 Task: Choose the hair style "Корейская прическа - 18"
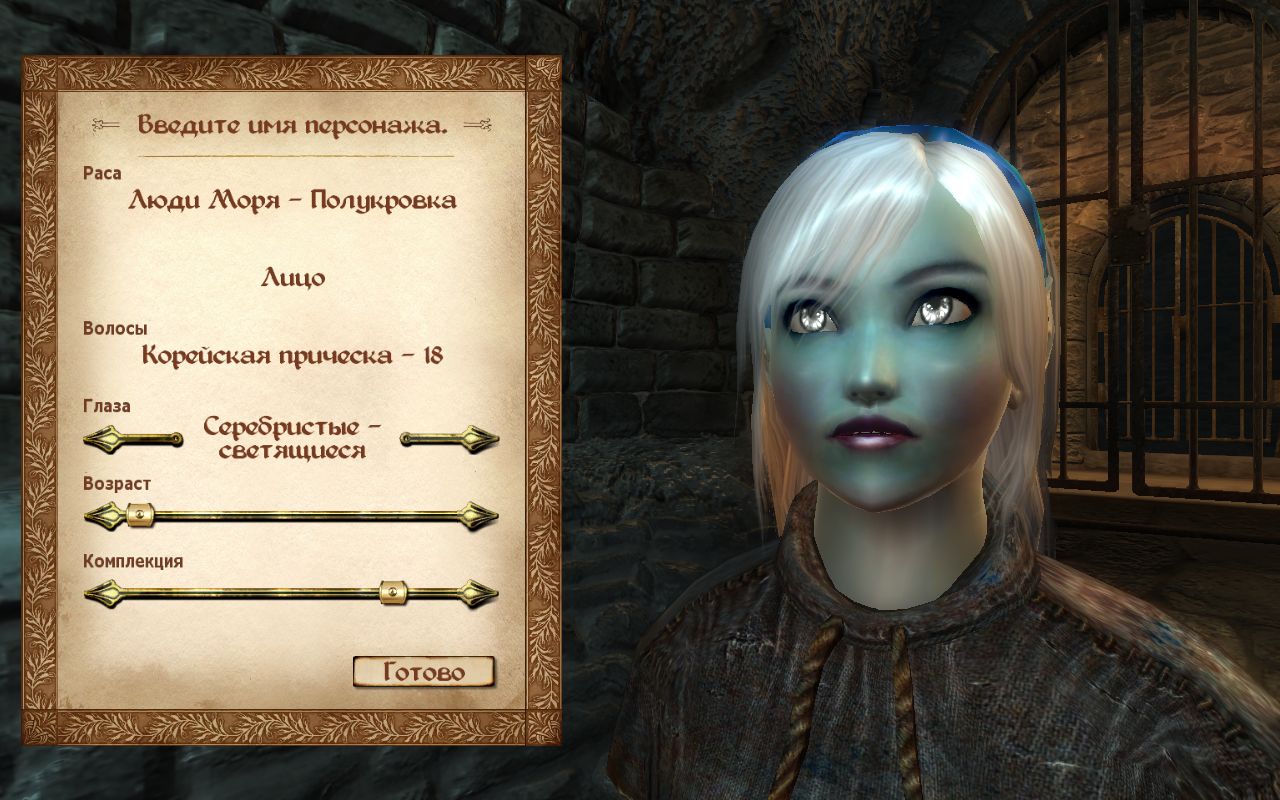pos(292,355)
